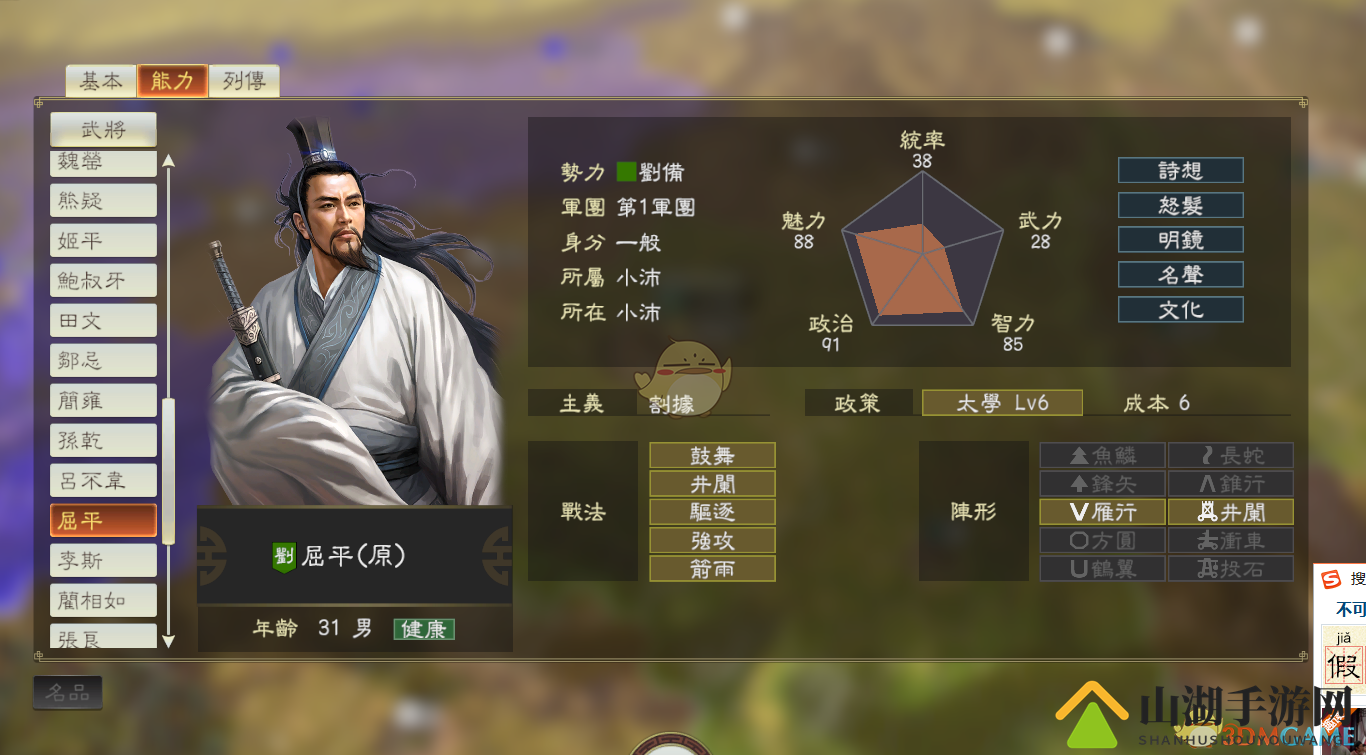Select the 鶴翼 crane wing formation icon
Viewport: 1366px width, 755px height.
coord(1103,570)
